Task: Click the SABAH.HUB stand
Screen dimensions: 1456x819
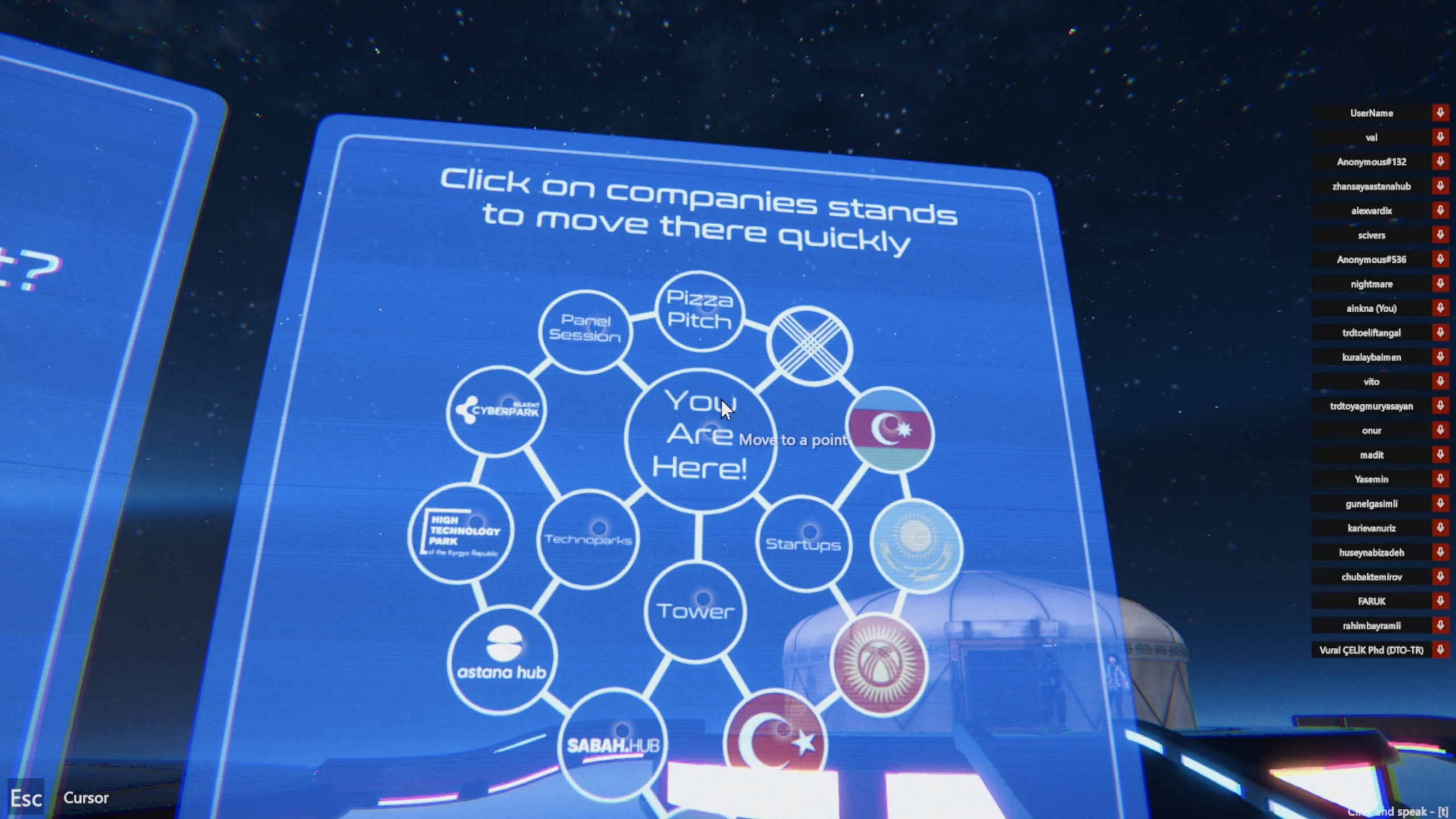Action: pos(613,744)
